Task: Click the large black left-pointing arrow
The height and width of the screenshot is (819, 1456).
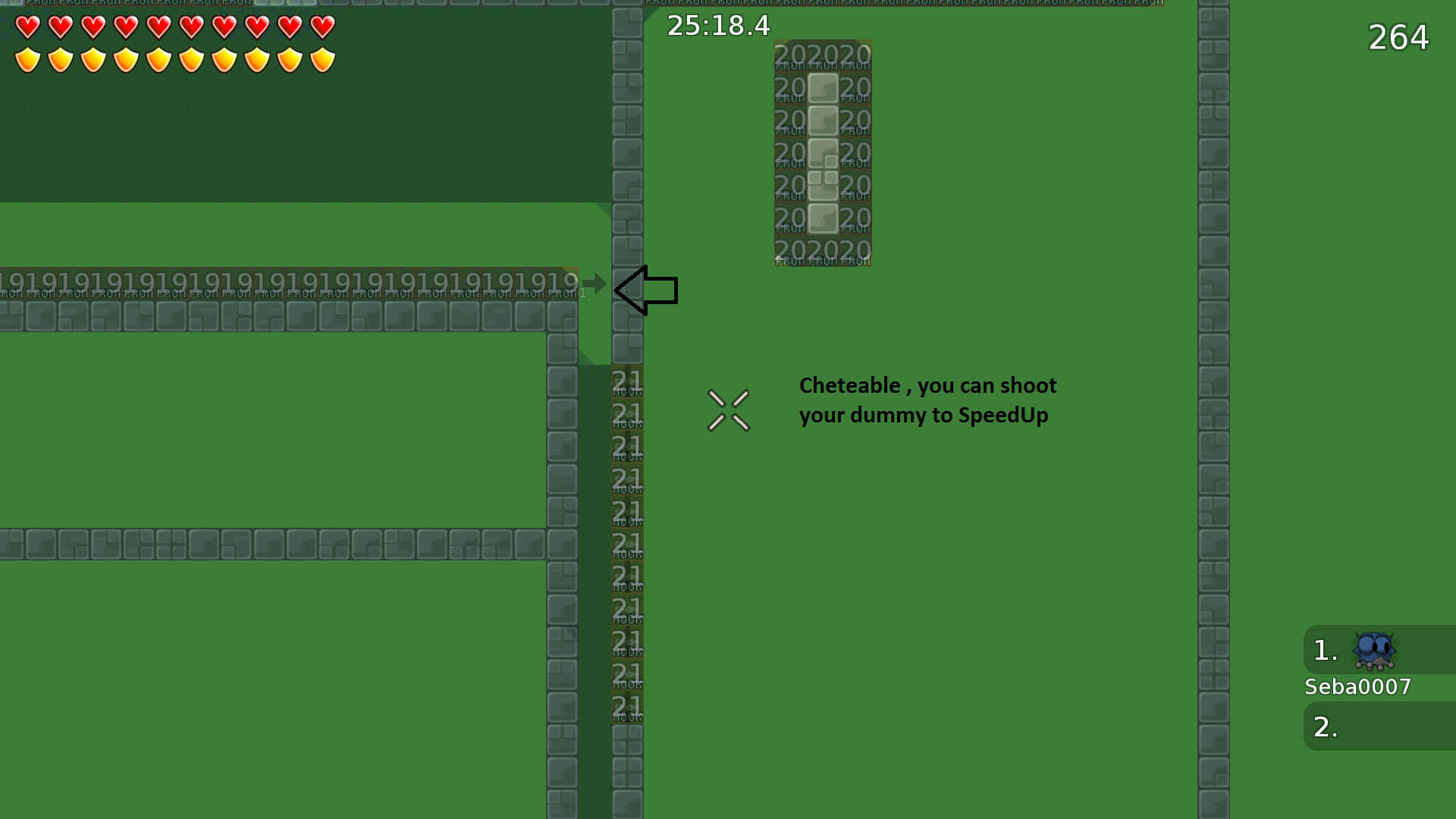Action: pos(647,290)
